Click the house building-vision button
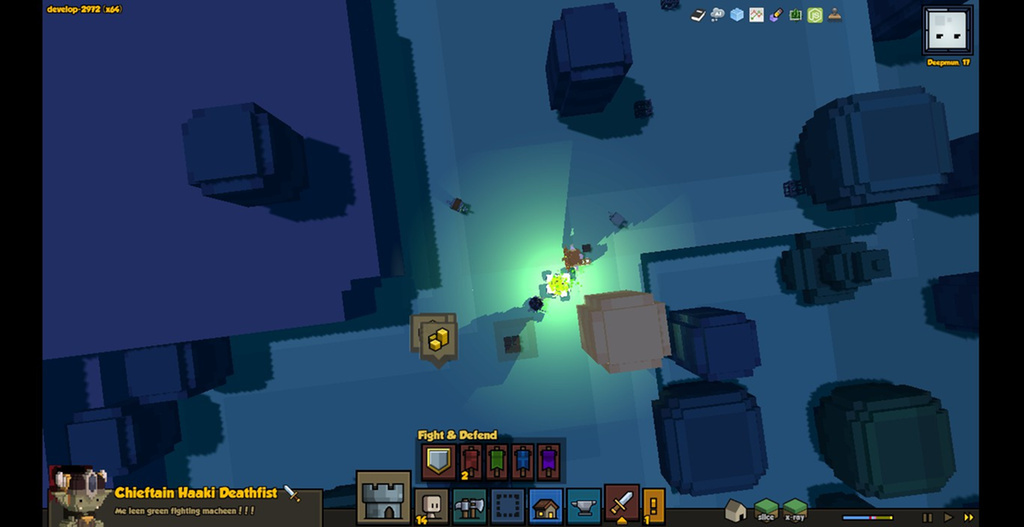The height and width of the screenshot is (527, 1024). (736, 510)
